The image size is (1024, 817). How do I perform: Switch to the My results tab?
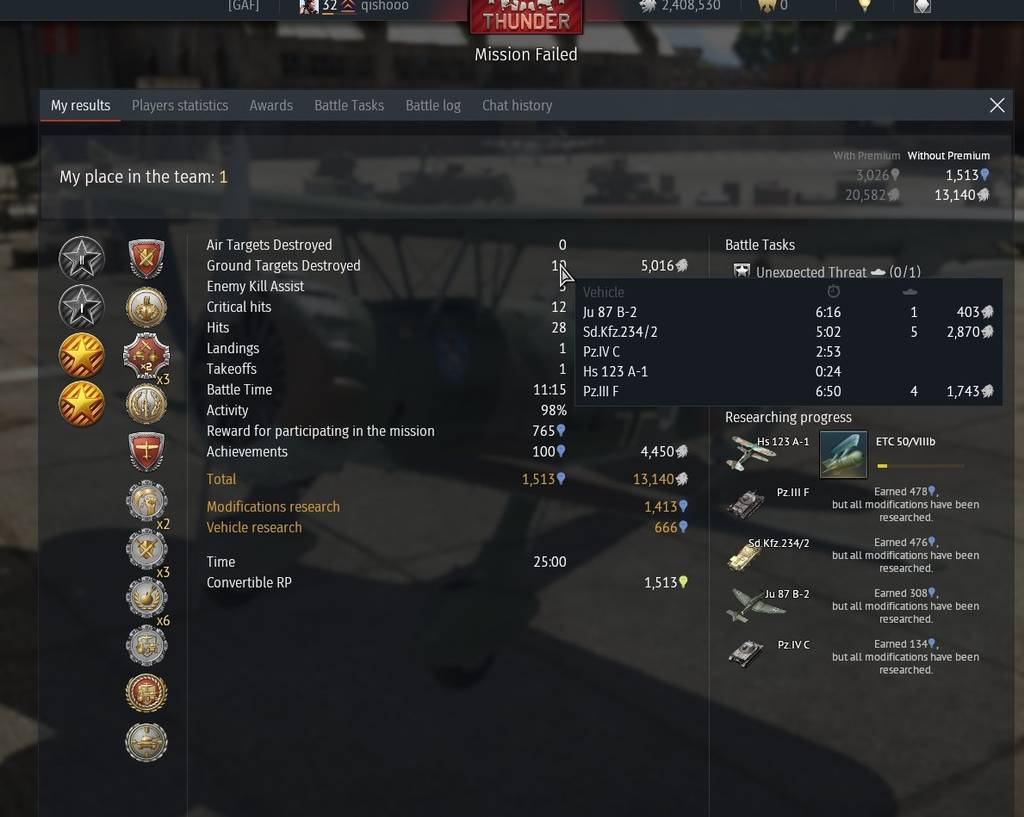click(x=80, y=105)
